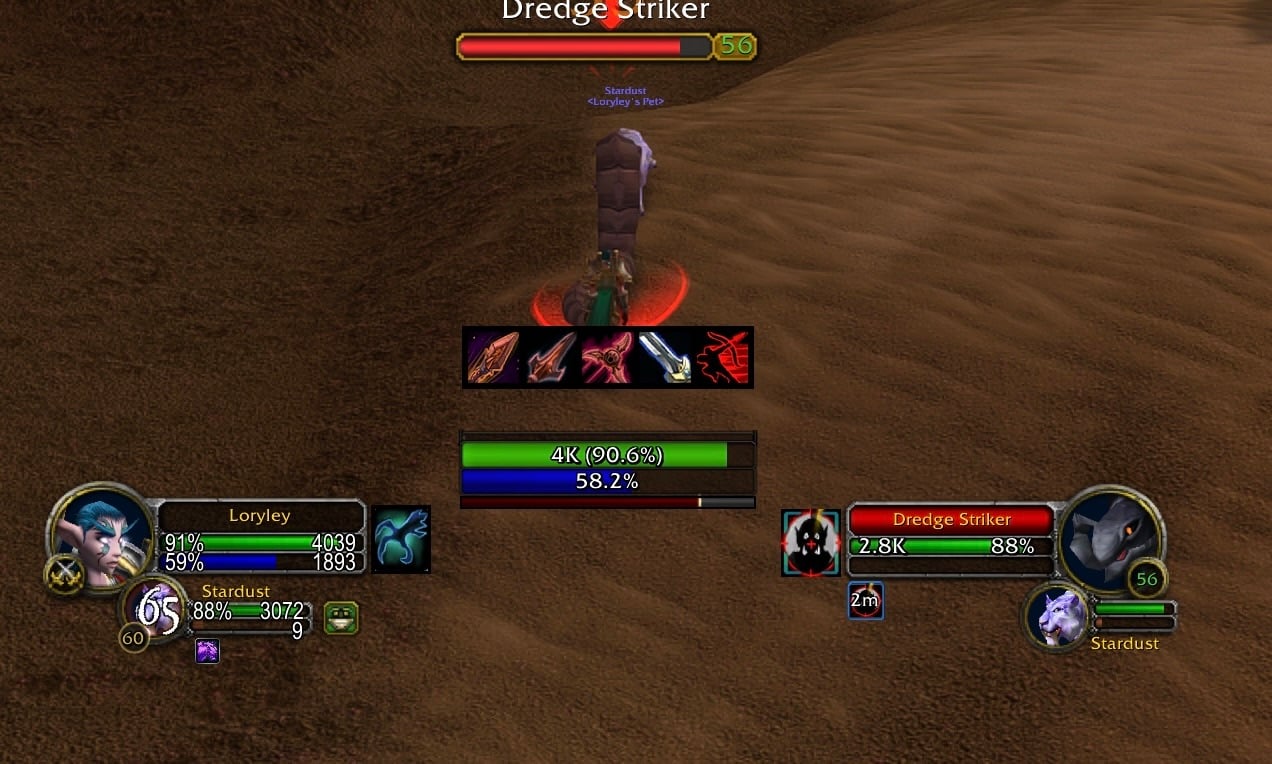Activate the silver sword strike ability
This screenshot has height=764, width=1272.
(665, 358)
